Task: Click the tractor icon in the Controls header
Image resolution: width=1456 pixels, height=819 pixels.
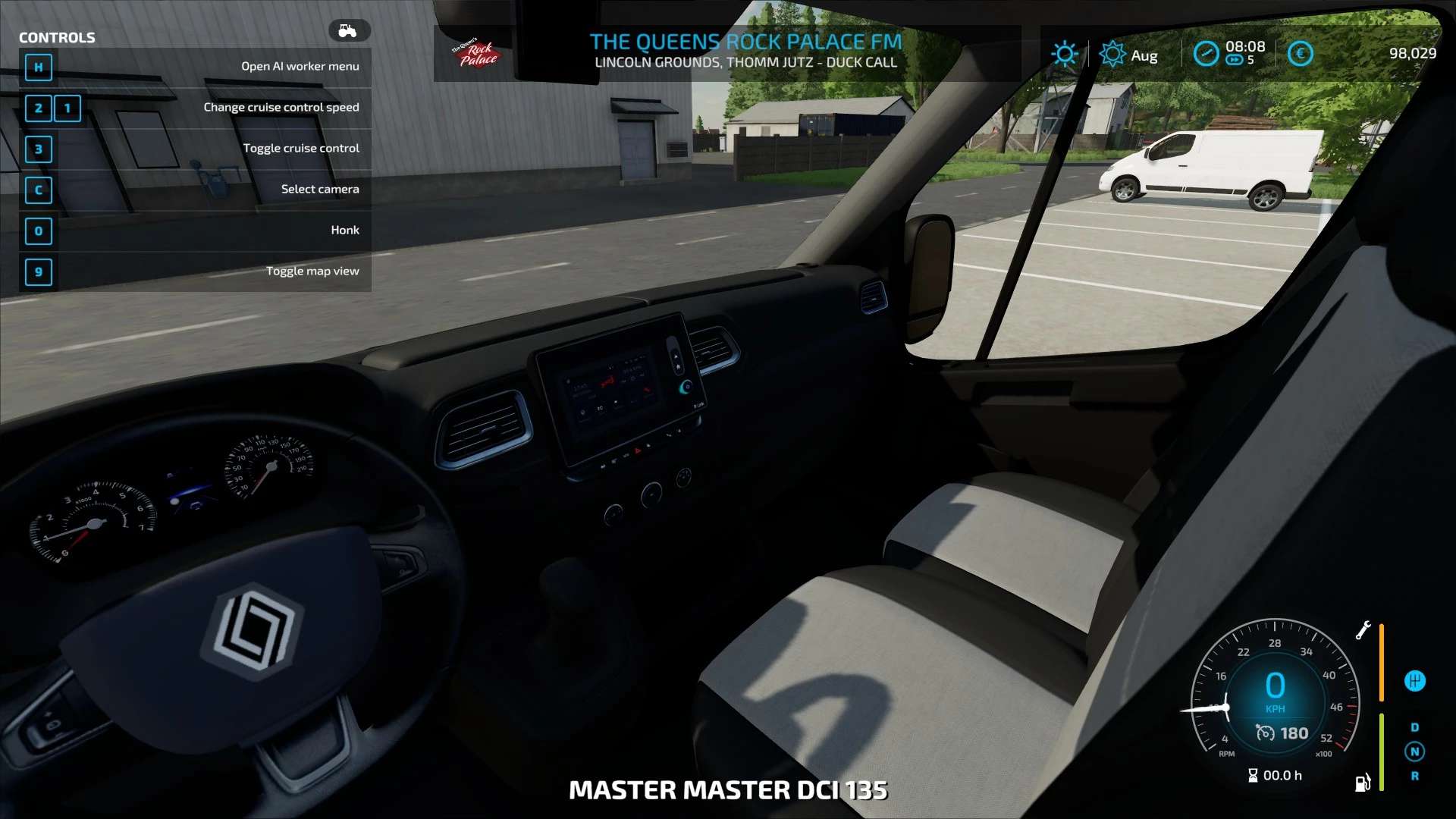Action: [x=348, y=30]
